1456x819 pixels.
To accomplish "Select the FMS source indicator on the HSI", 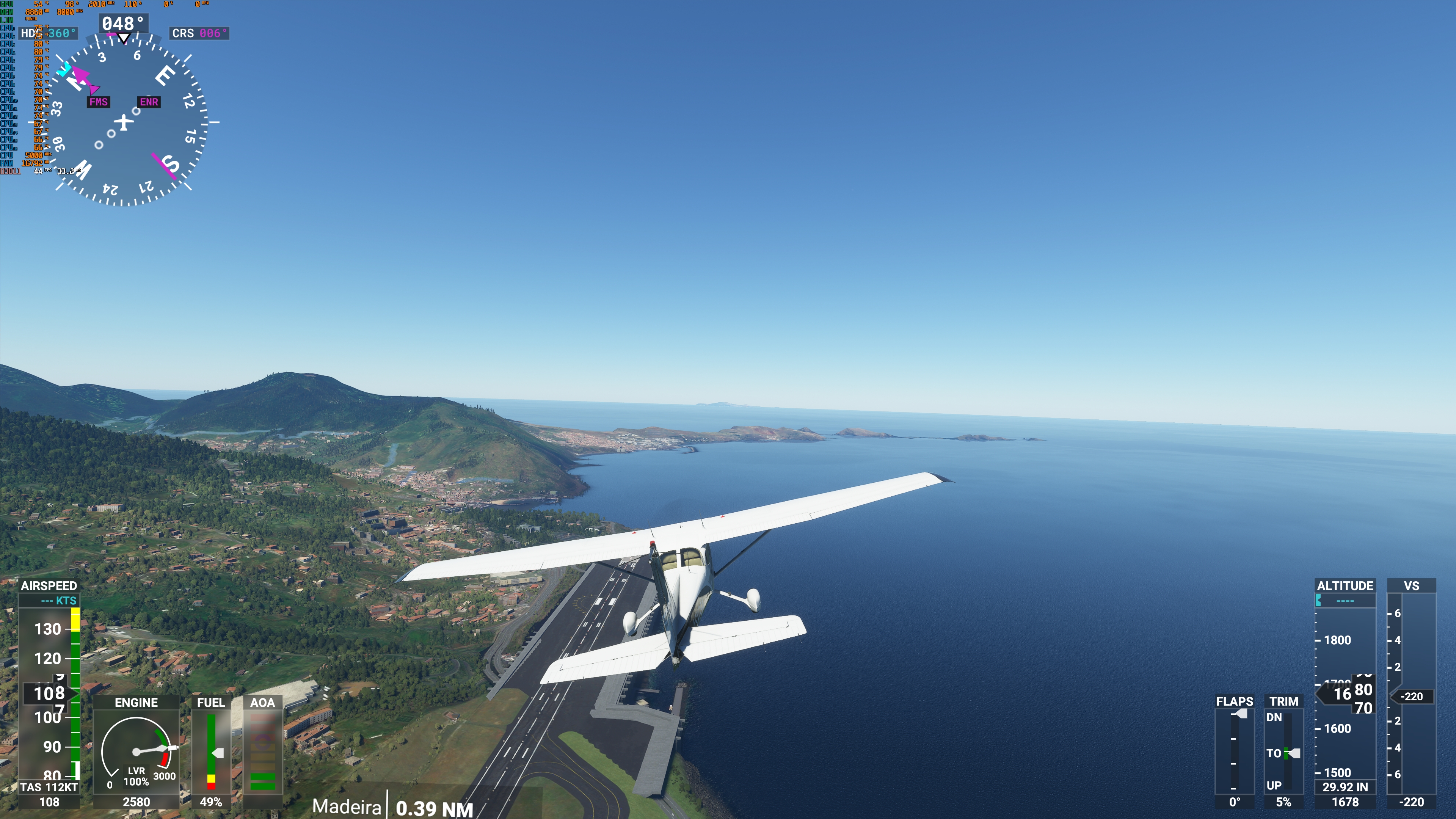I will coord(99,103).
